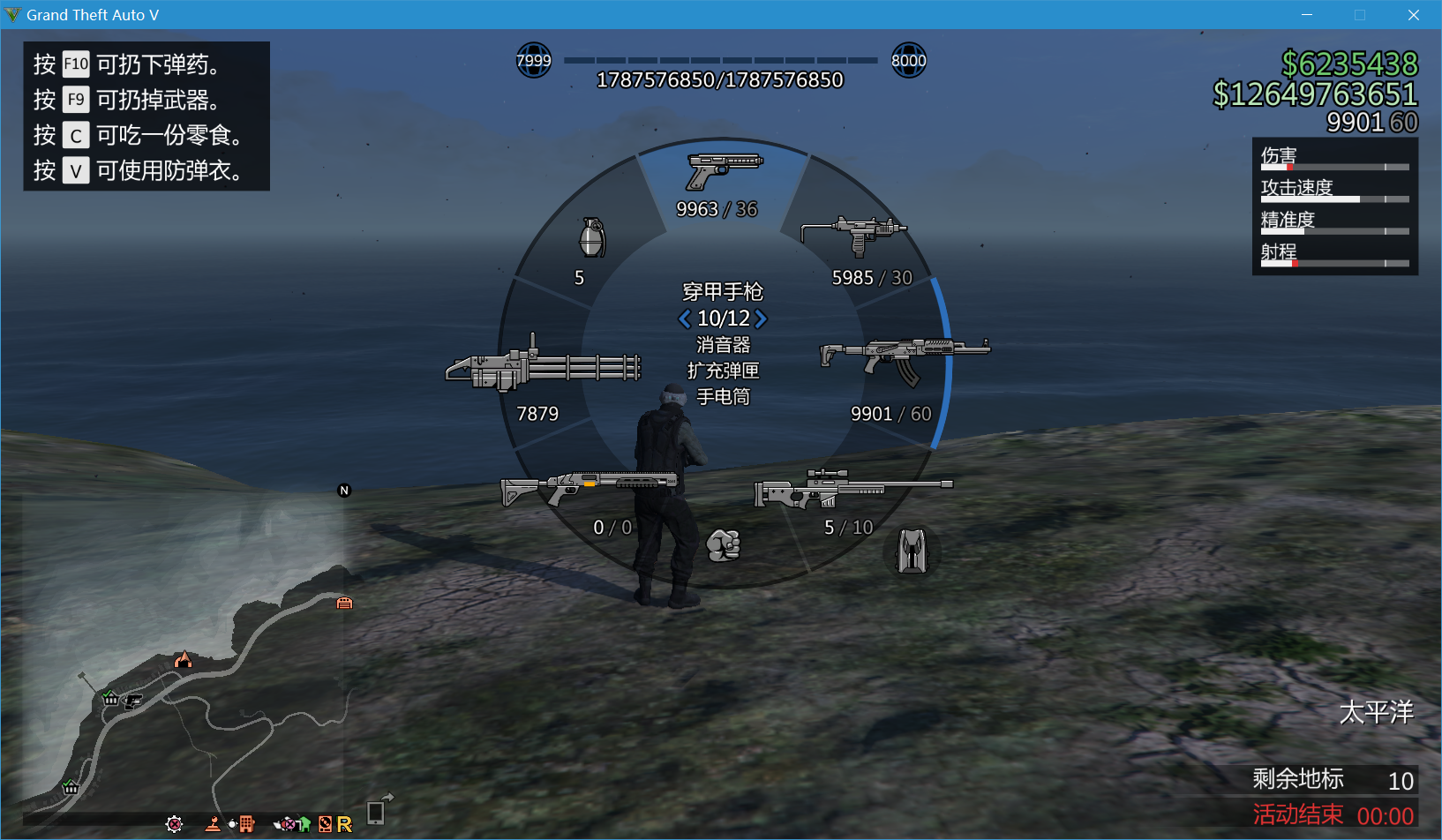Select the 消音器 suppressor attachment
This screenshot has height=840, width=1442.
(723, 345)
